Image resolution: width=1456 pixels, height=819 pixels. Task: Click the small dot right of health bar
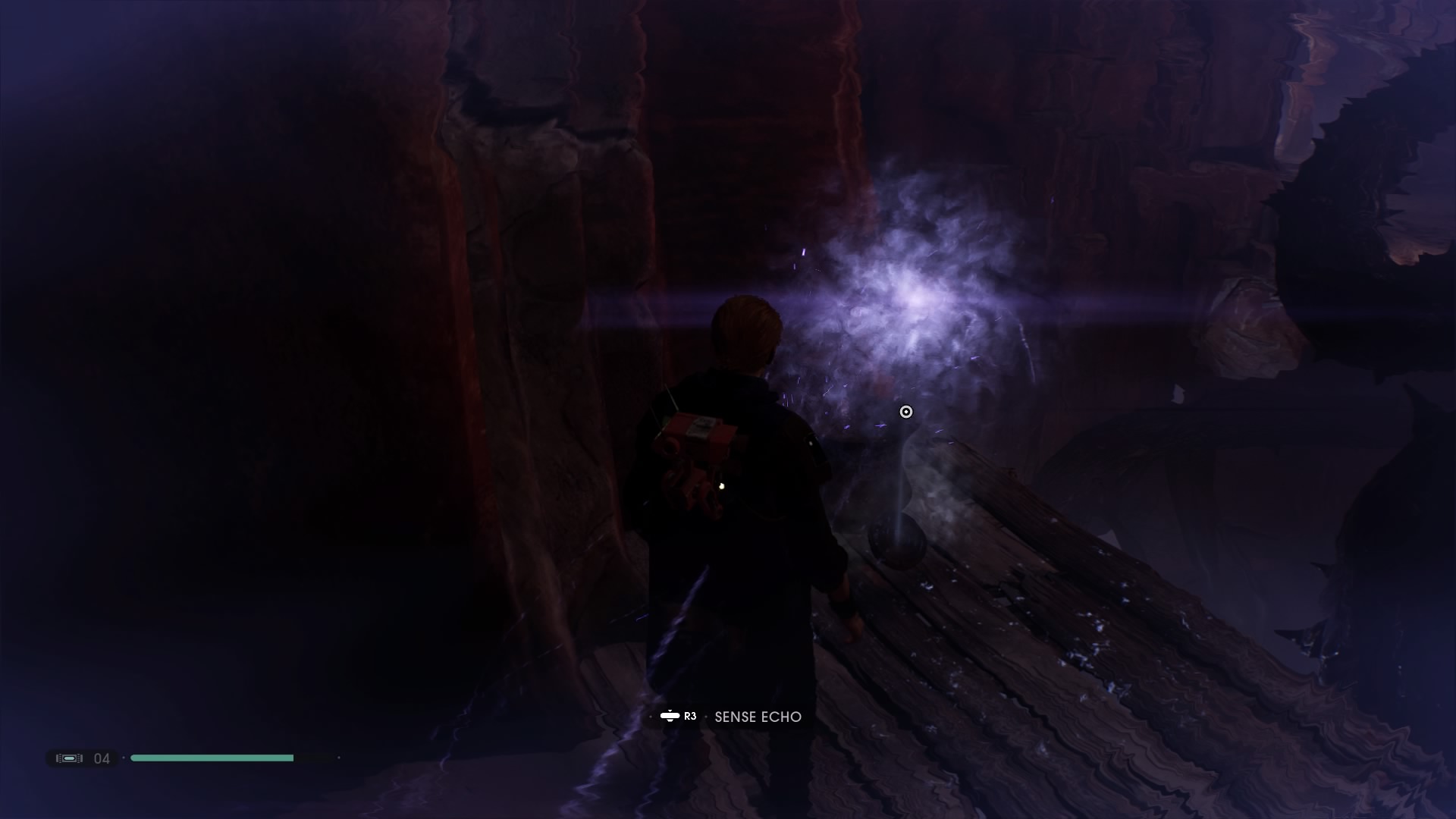click(339, 758)
